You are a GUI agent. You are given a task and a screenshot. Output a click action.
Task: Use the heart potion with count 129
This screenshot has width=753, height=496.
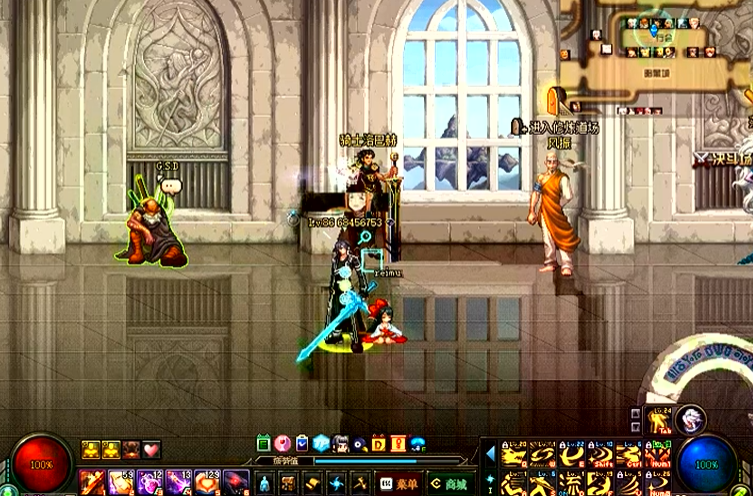pyautogui.click(x=207, y=482)
